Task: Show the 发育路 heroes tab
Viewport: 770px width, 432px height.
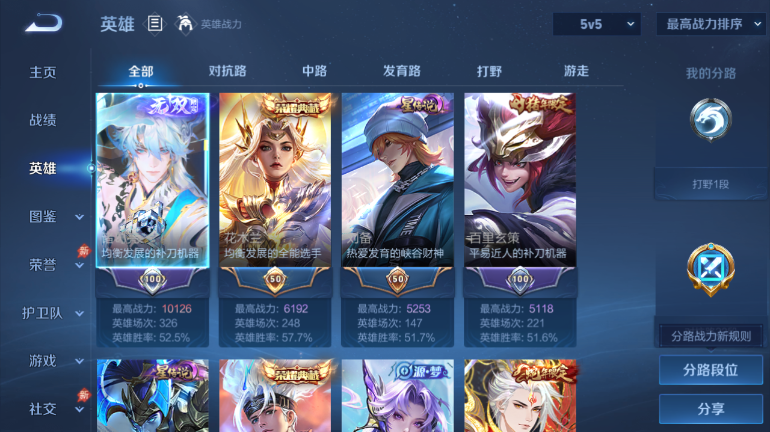Action: (x=402, y=71)
